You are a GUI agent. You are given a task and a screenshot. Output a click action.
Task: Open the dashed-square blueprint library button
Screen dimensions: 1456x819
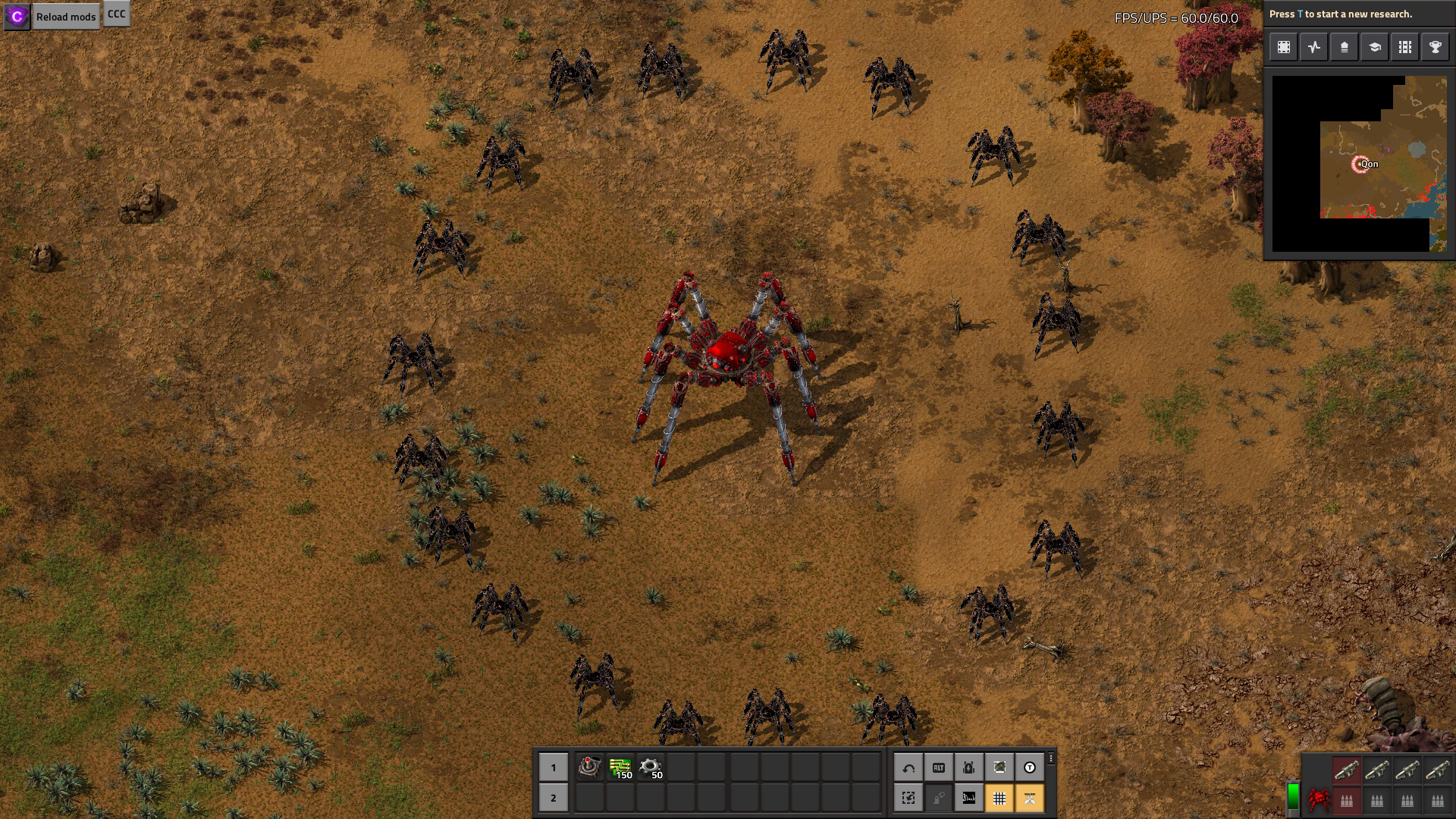[x=1284, y=47]
